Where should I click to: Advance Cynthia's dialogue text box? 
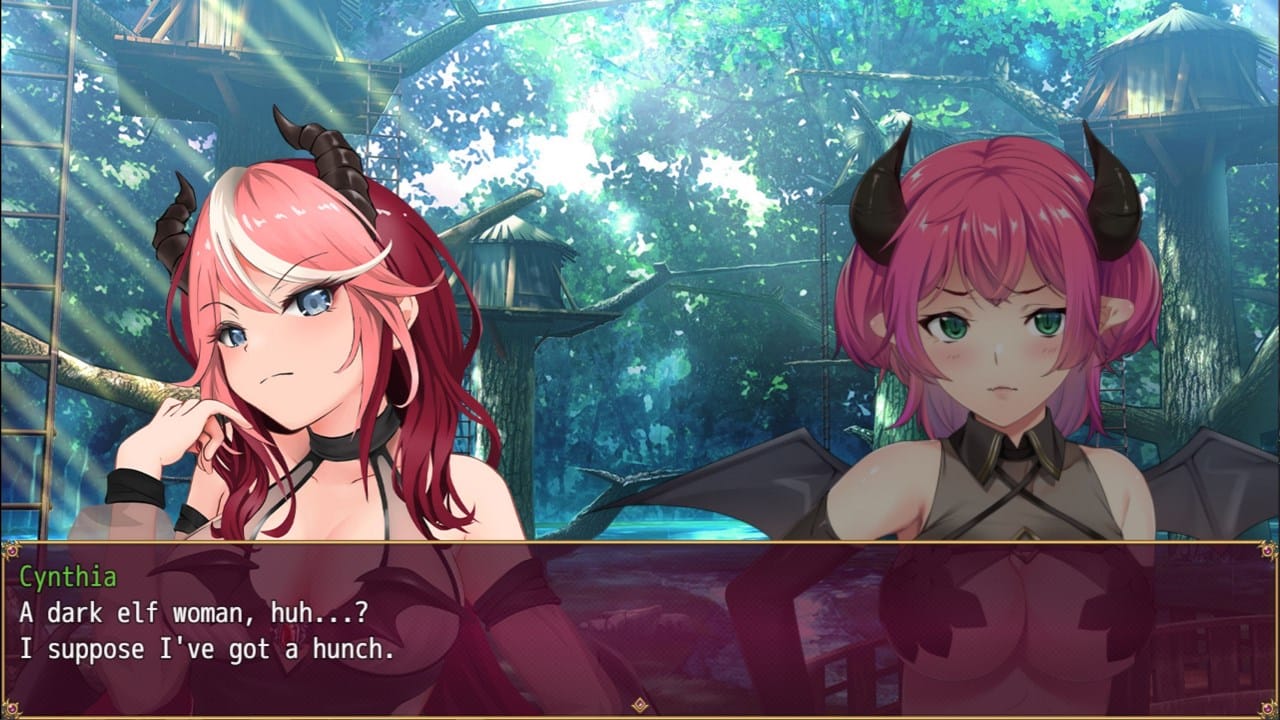(x=640, y=628)
